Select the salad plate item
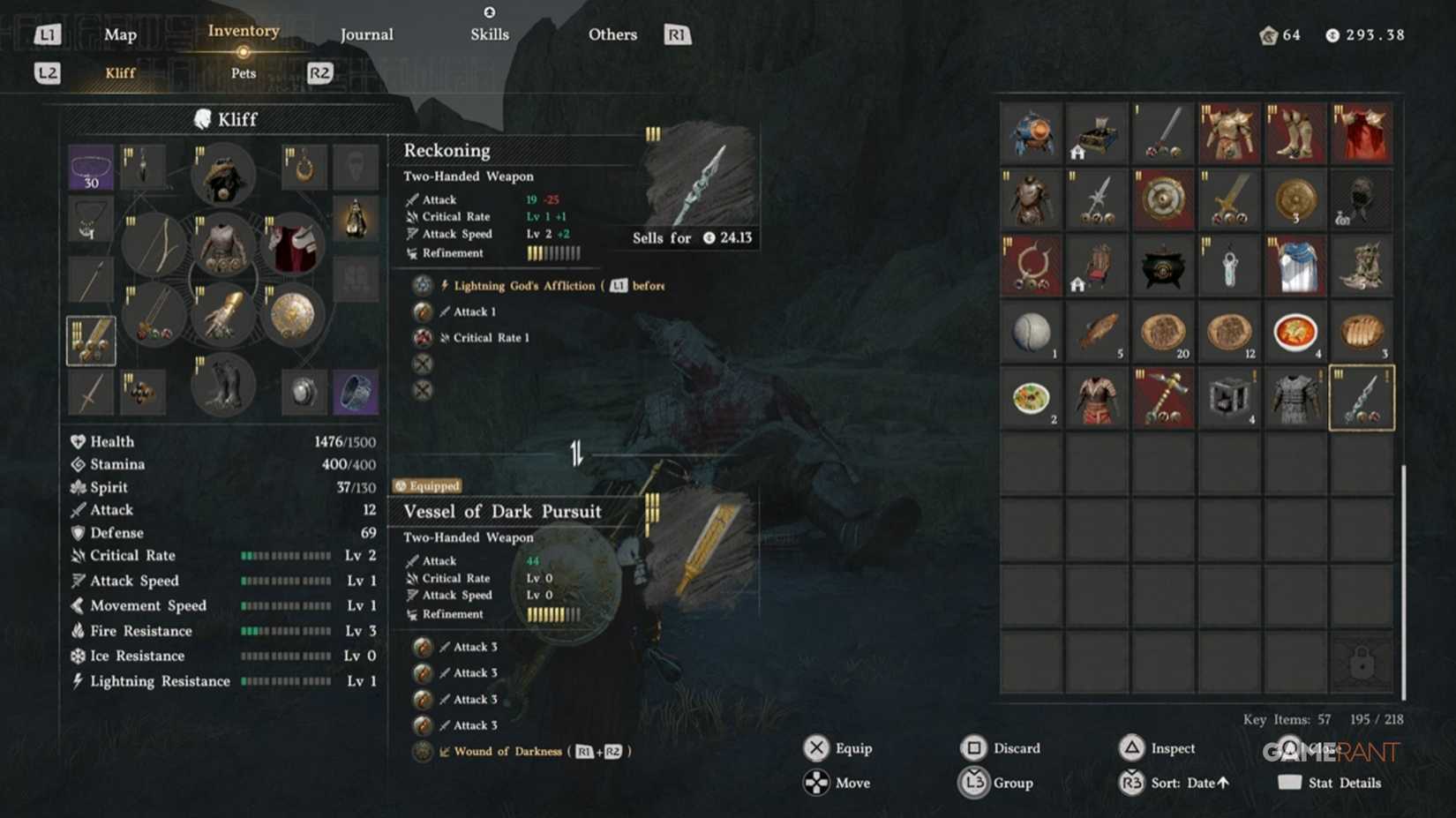This screenshot has height=818, width=1456. [x=1031, y=398]
